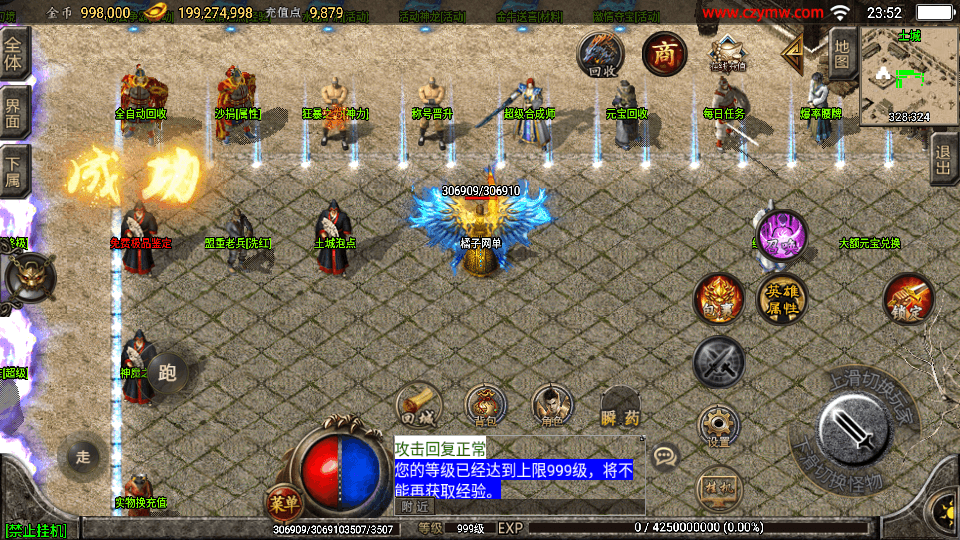The width and height of the screenshot is (960, 540).
Task: Open the 商 shop button
Action: click(663, 53)
